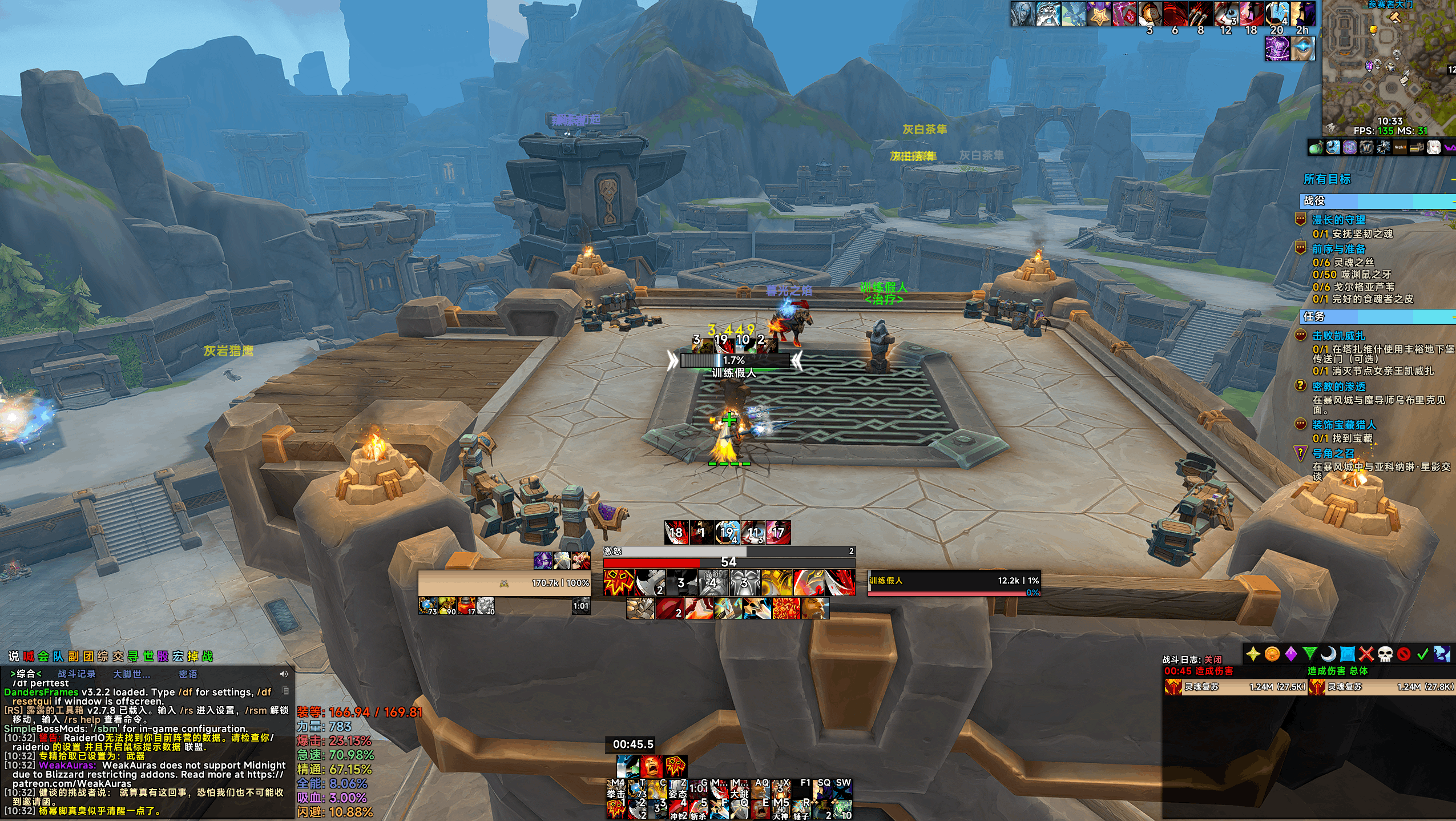Select the 大脚世 chat channel tab
This screenshot has width=1456, height=821.
pos(131,674)
